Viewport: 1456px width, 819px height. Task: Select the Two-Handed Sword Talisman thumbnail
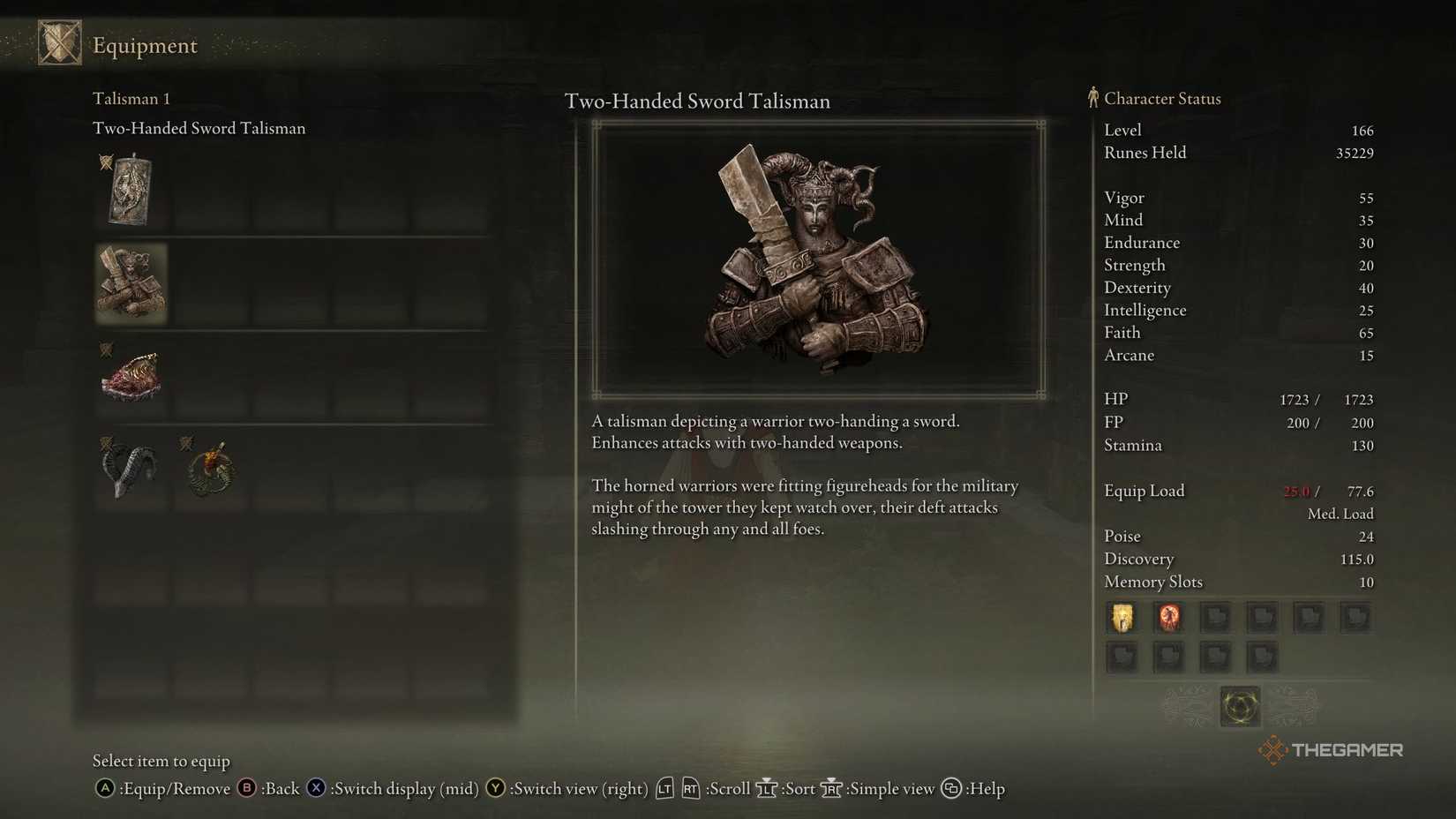[131, 282]
